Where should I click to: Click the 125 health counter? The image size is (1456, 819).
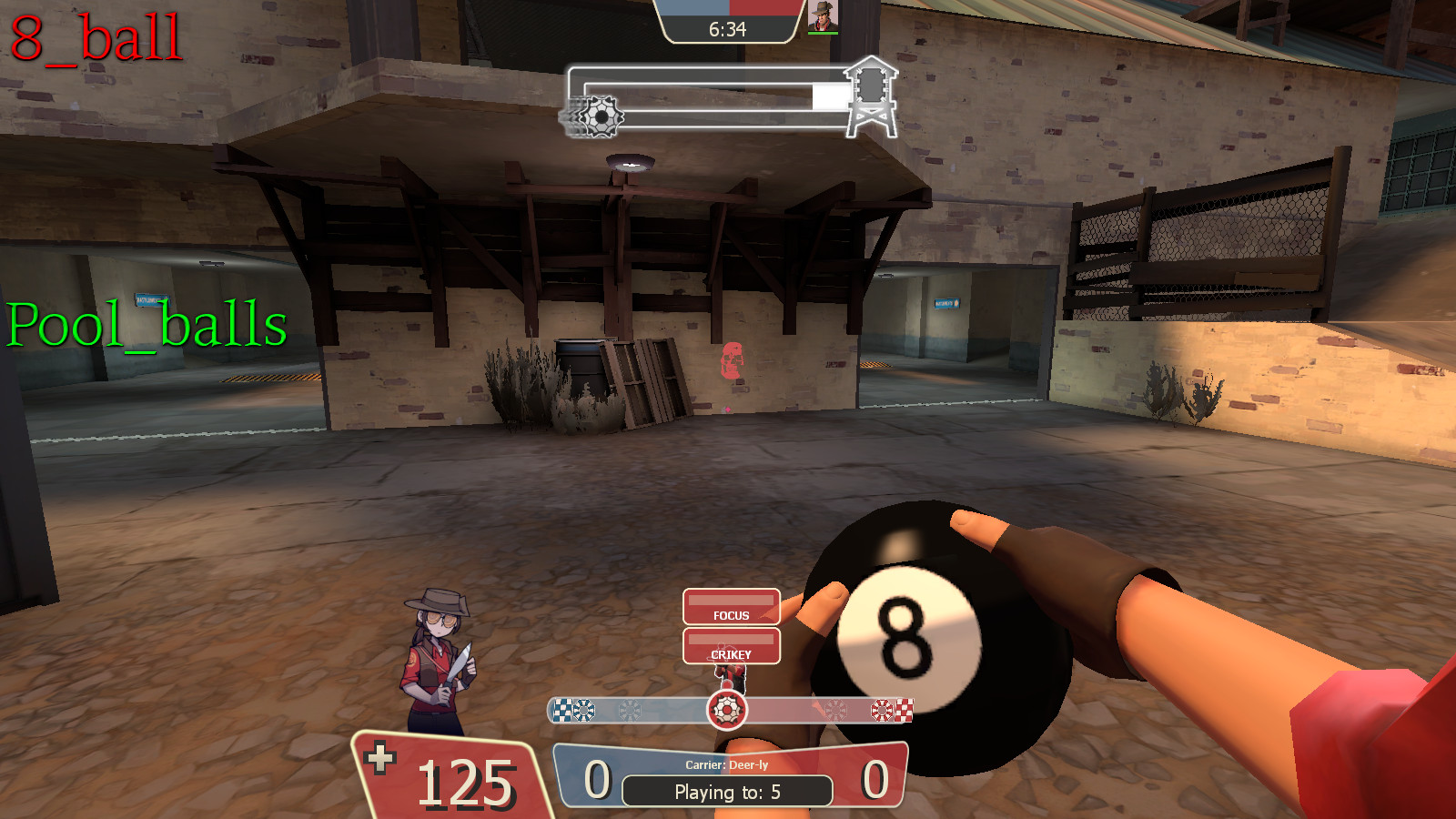467,783
